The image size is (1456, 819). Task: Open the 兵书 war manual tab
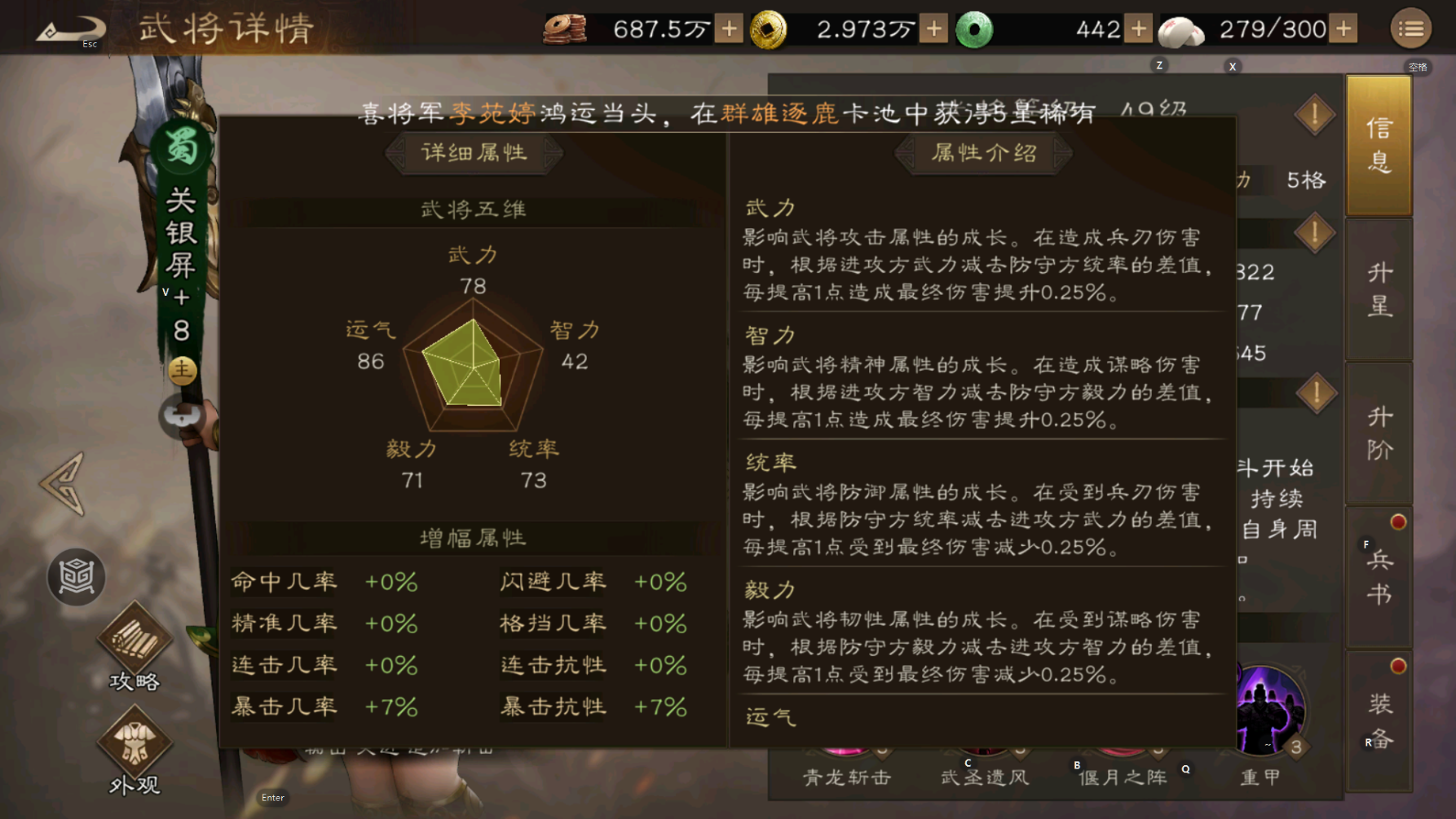pyautogui.click(x=1379, y=575)
